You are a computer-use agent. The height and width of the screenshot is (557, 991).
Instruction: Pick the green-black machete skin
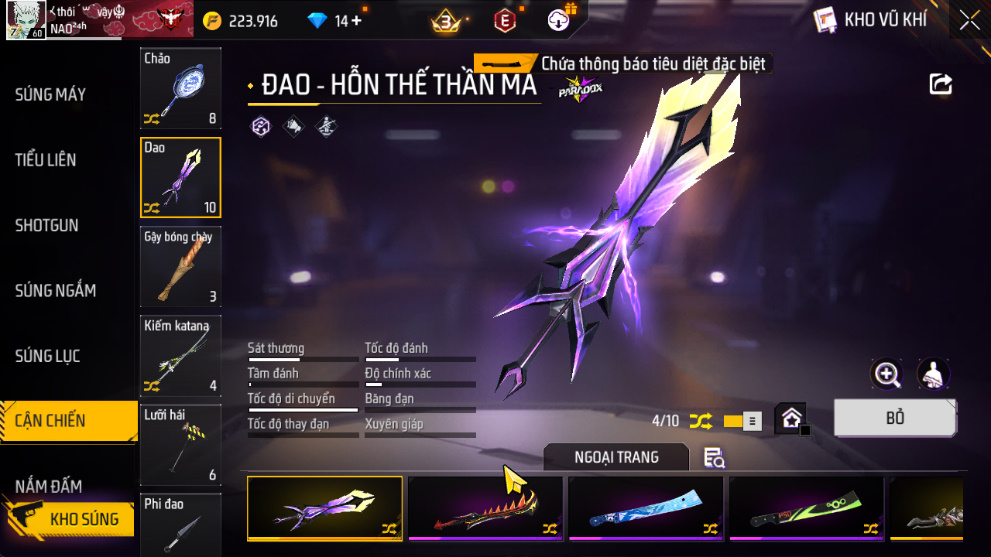(806, 508)
